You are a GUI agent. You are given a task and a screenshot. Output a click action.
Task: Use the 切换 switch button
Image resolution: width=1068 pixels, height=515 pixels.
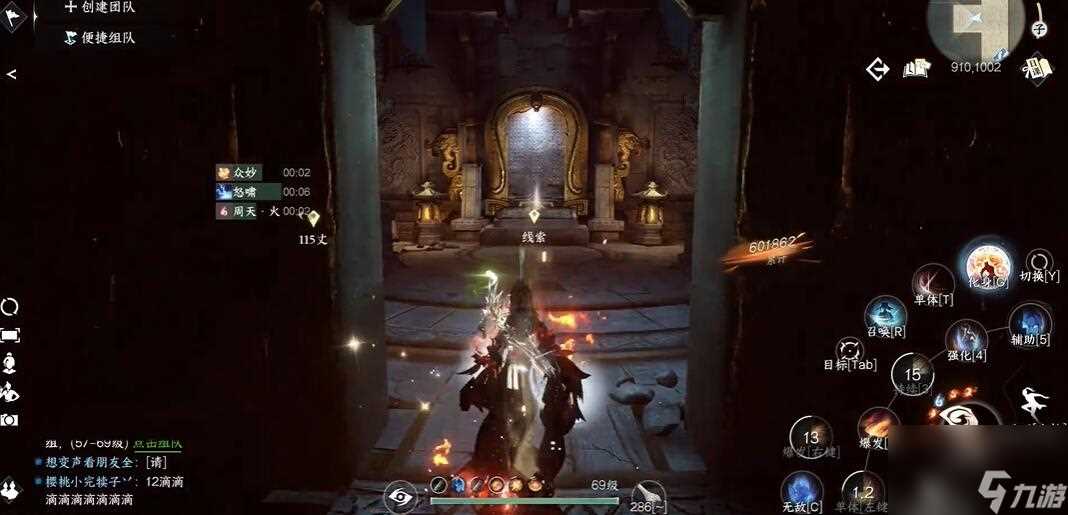[1039, 262]
